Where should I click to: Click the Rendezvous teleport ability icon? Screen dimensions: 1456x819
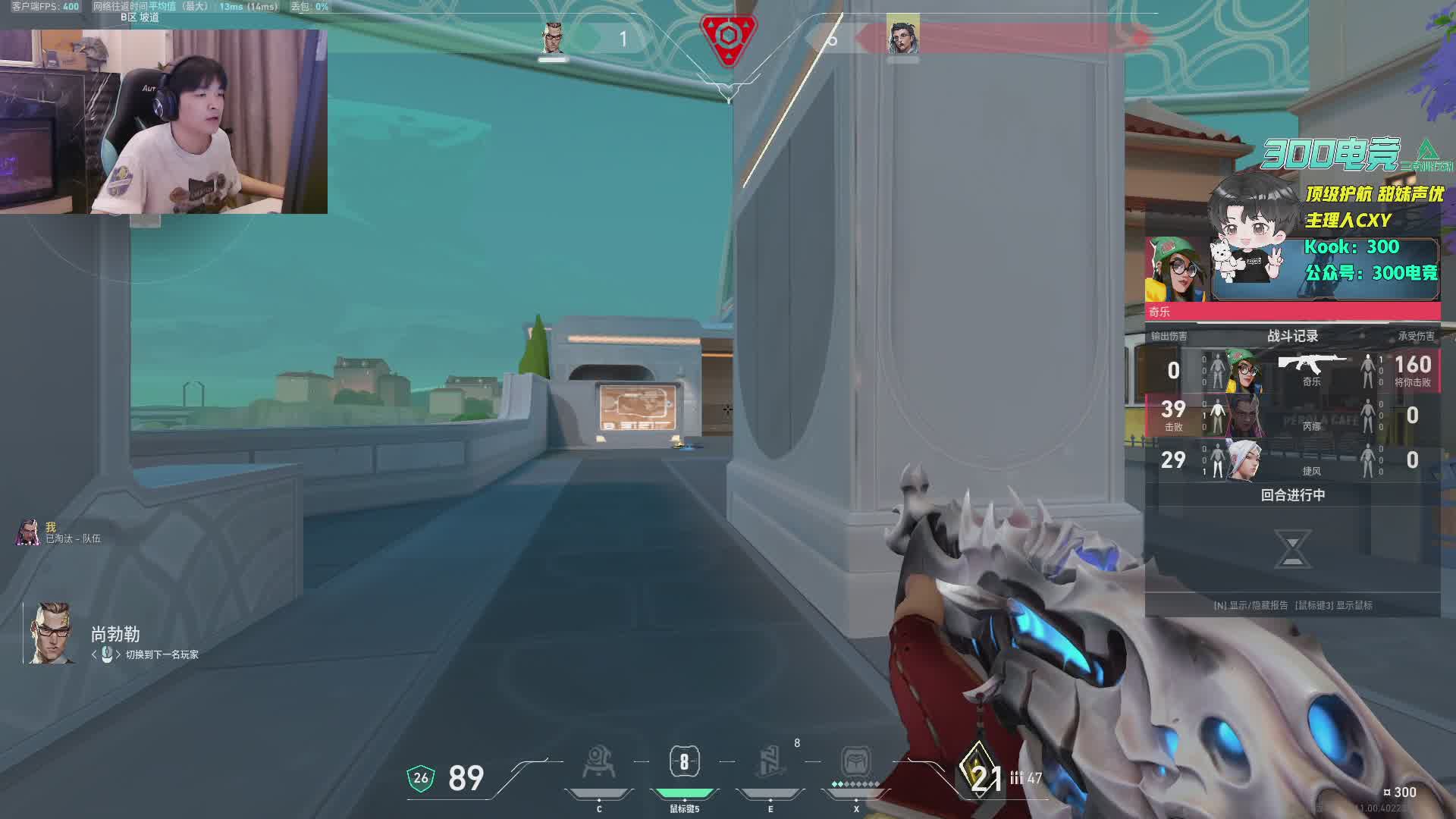click(770, 762)
